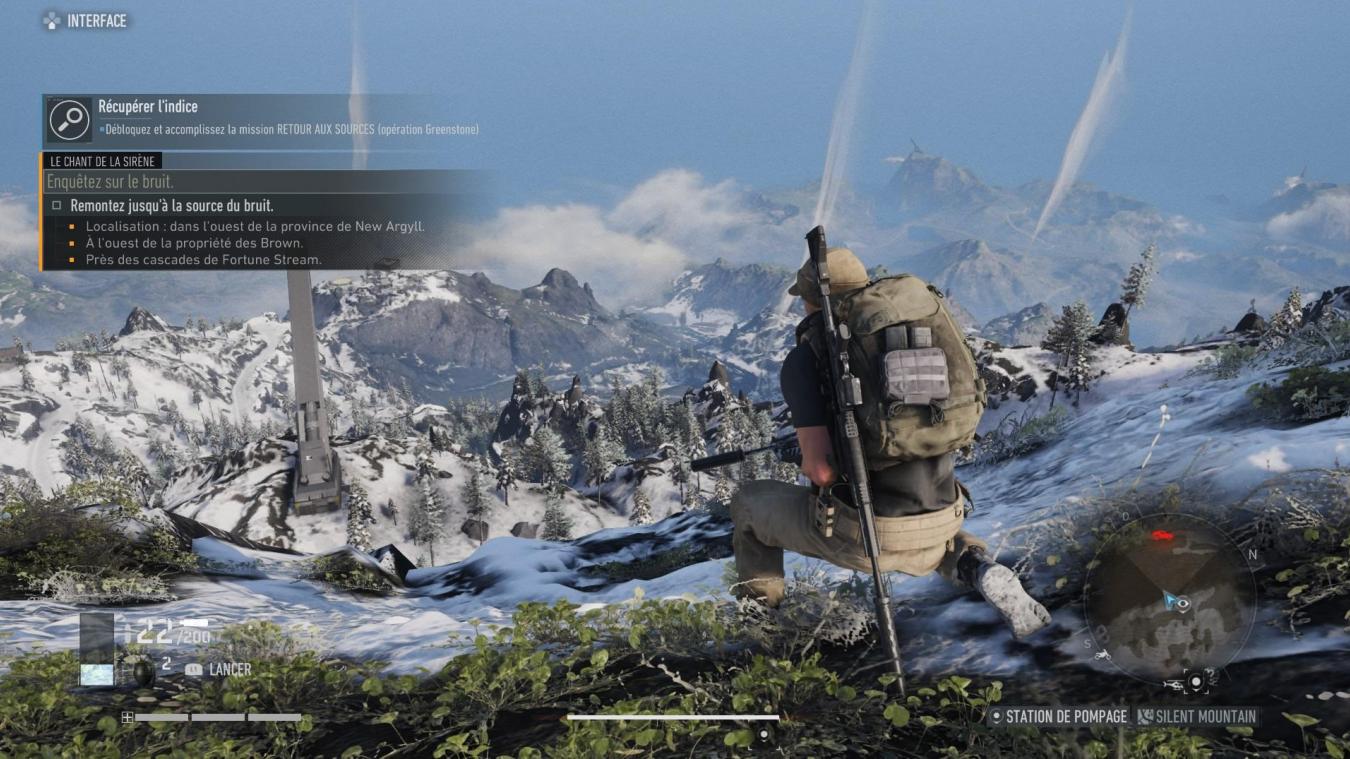
Task: Select the magnifying glass clue icon
Action: [69, 119]
